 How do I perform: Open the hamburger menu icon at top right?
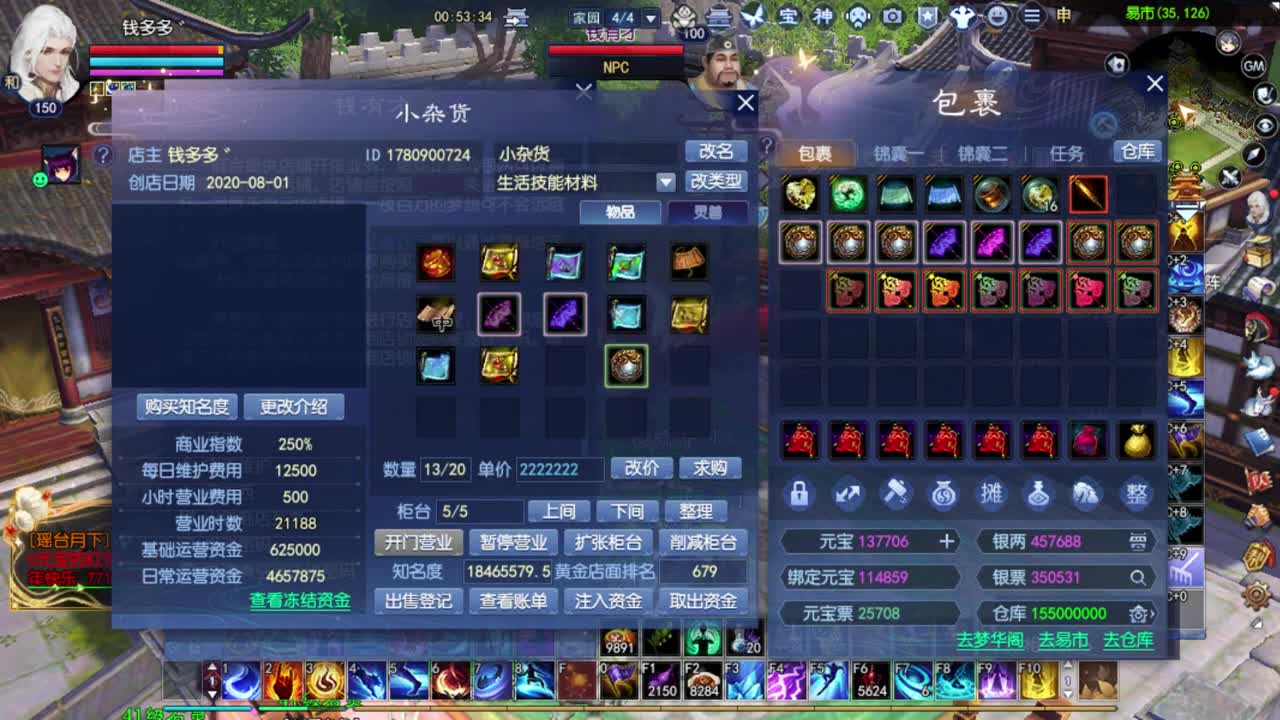pos(1031,17)
